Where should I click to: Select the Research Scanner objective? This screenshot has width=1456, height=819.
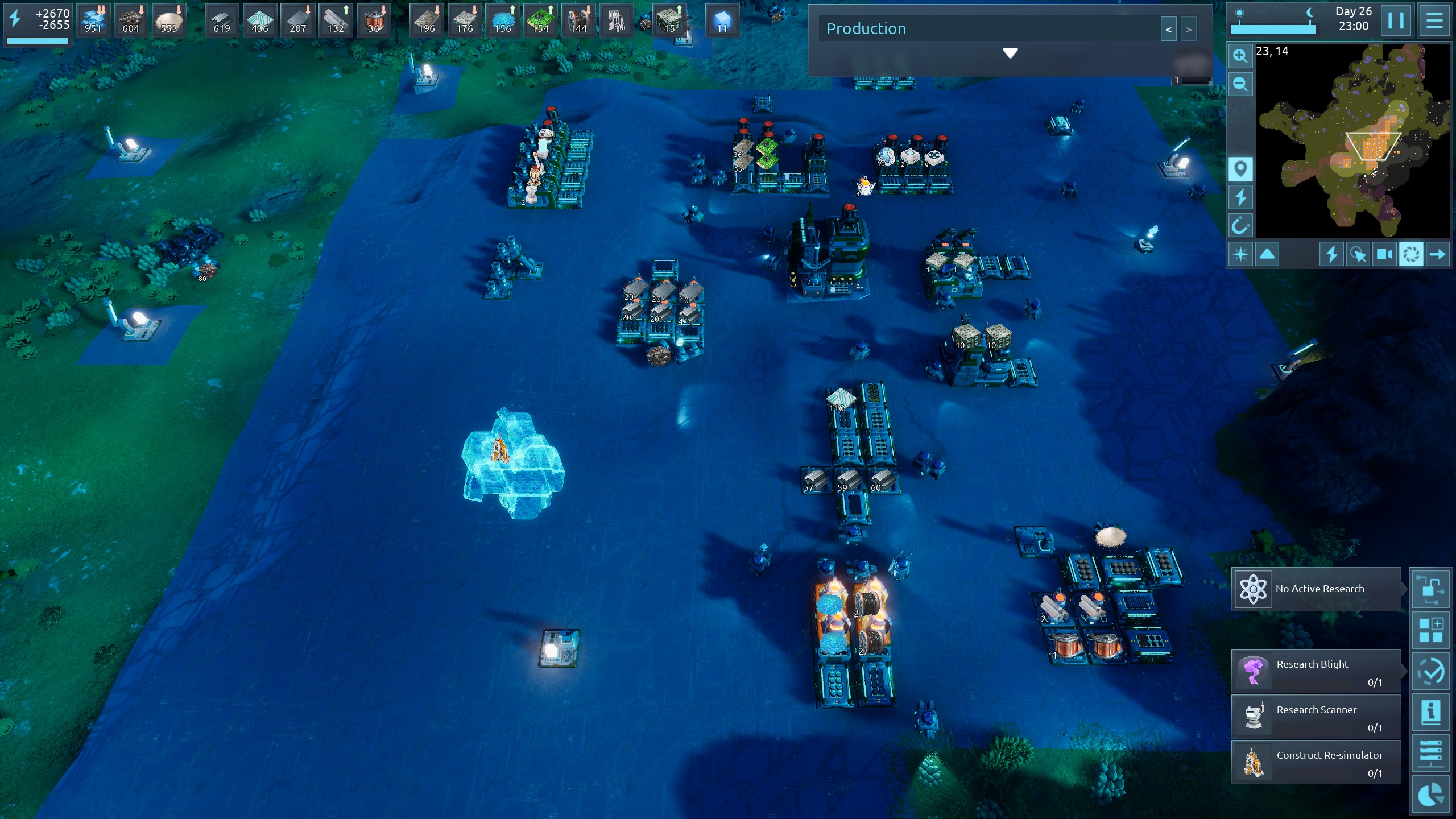(1316, 717)
